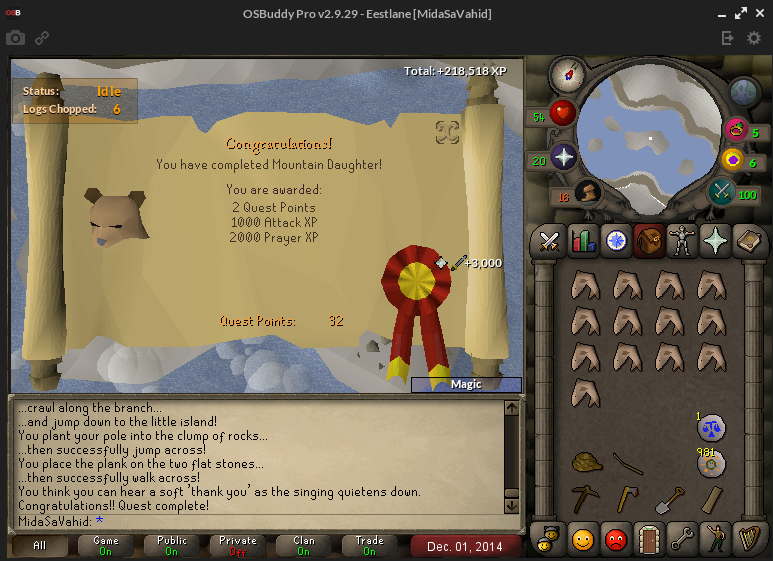Toggle the Private chat filter
The width and height of the screenshot is (773, 561).
[x=238, y=546]
